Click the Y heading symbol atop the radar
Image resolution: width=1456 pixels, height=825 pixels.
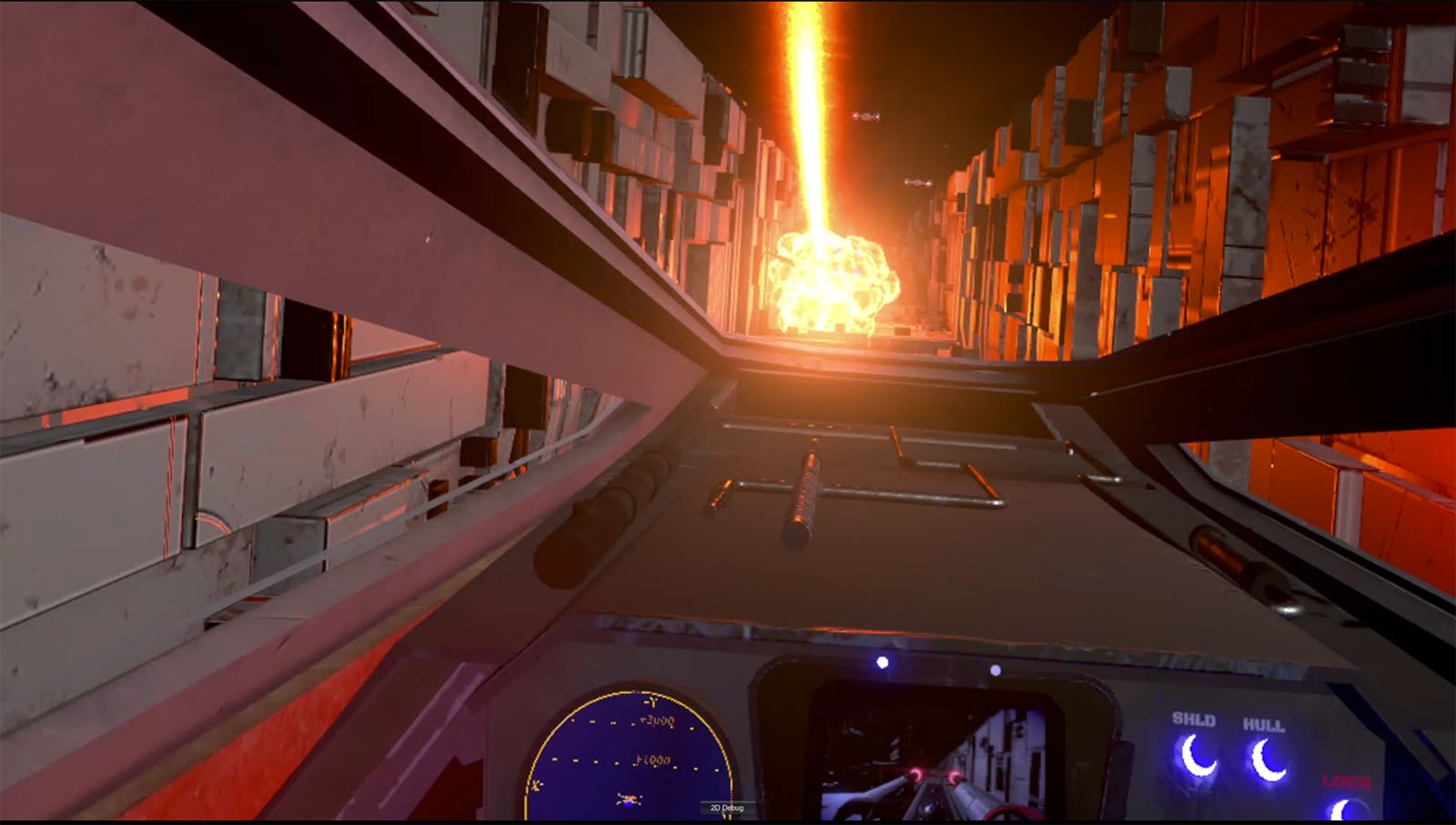(x=652, y=700)
